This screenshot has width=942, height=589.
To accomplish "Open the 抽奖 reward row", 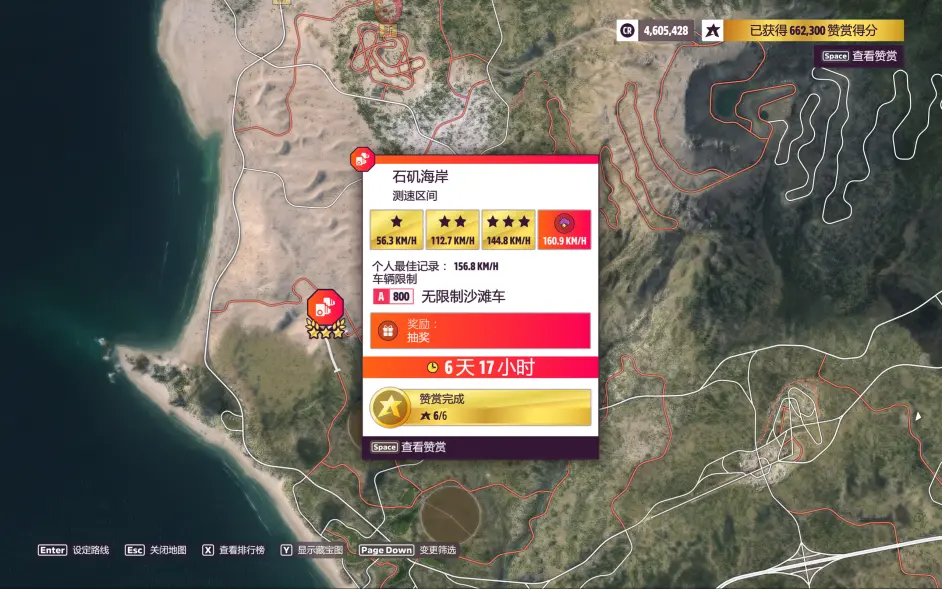I will click(480, 331).
